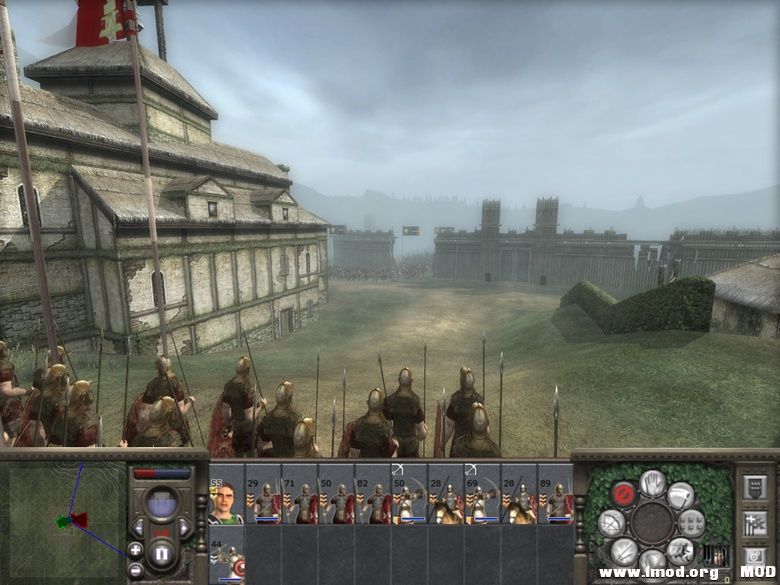
Task: Click the red circular order button
Action: pos(625,495)
